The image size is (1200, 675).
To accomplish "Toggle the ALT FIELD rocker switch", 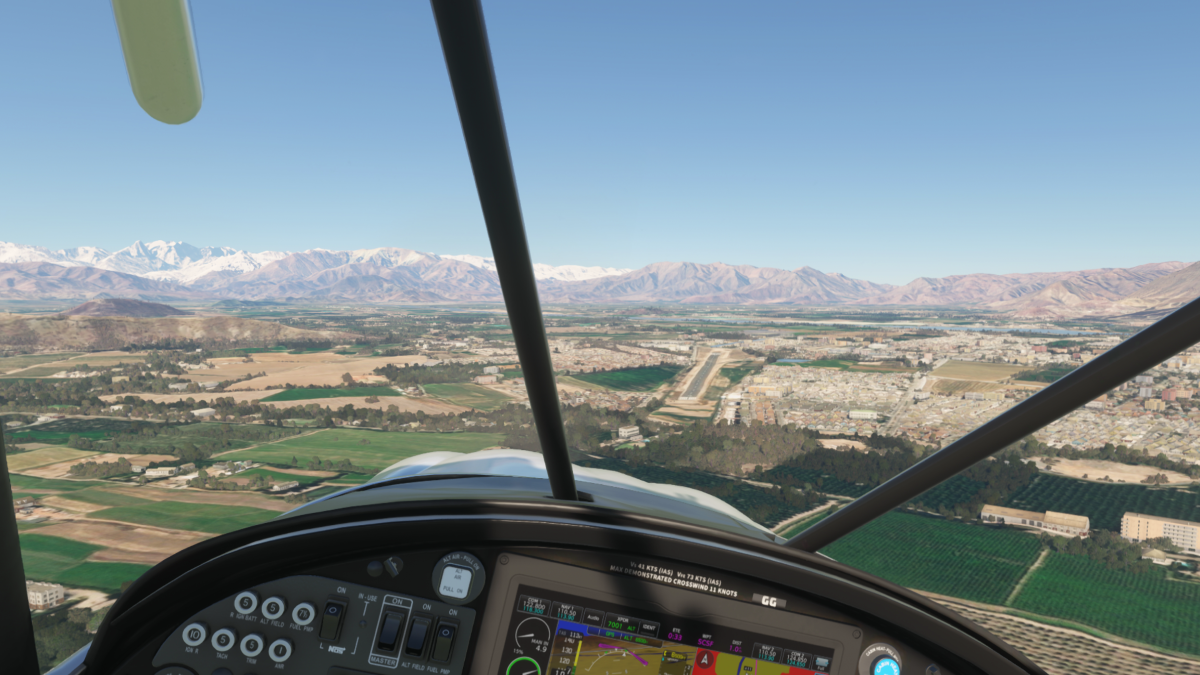I will [418, 634].
